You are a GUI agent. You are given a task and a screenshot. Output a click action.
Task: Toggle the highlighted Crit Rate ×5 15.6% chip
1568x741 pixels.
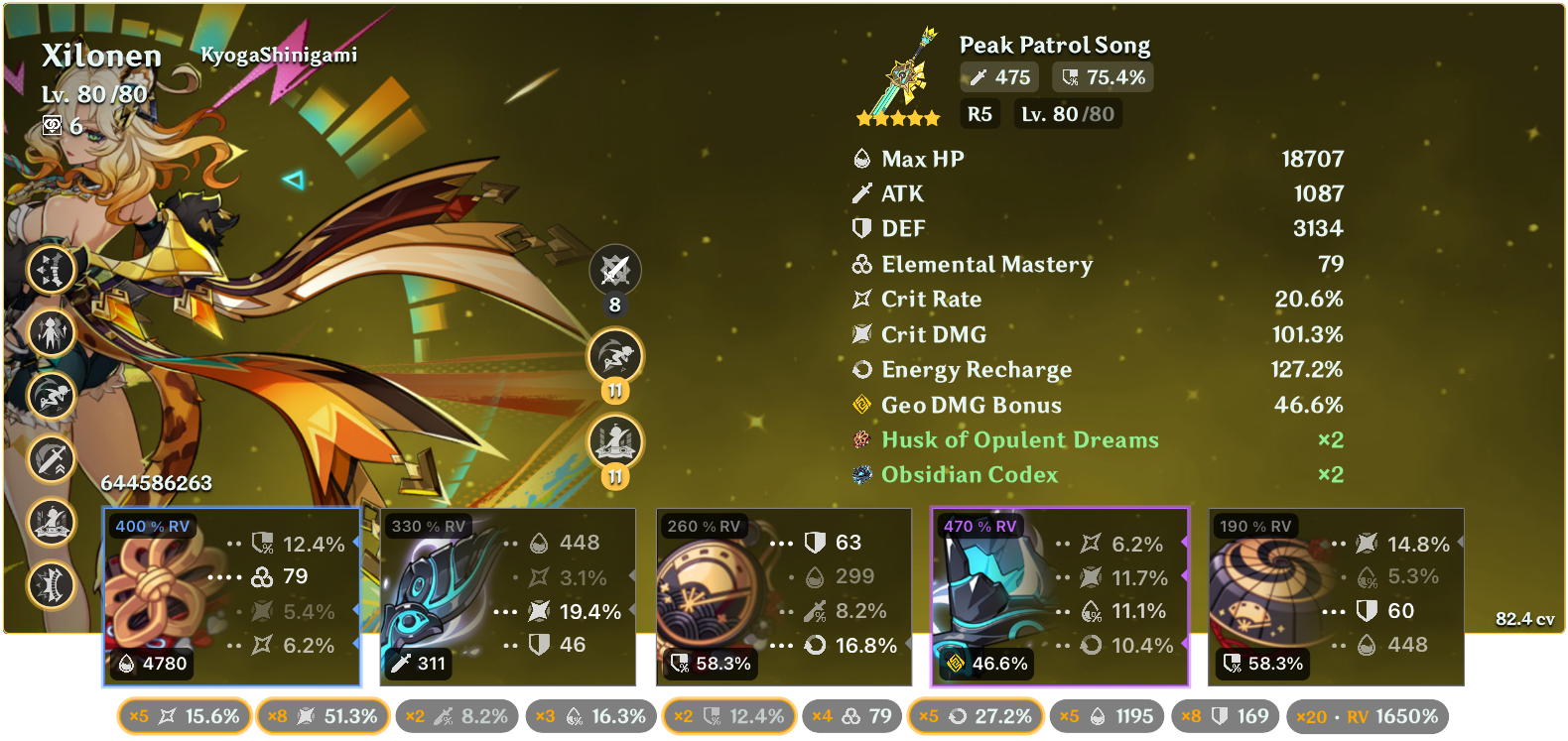pyautogui.click(x=184, y=715)
